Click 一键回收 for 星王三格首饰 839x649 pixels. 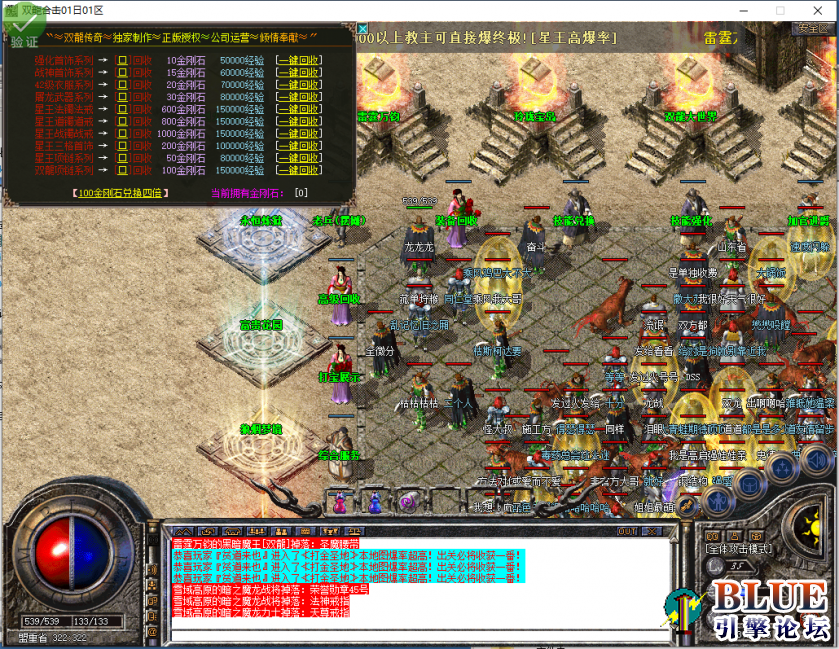coord(299,146)
